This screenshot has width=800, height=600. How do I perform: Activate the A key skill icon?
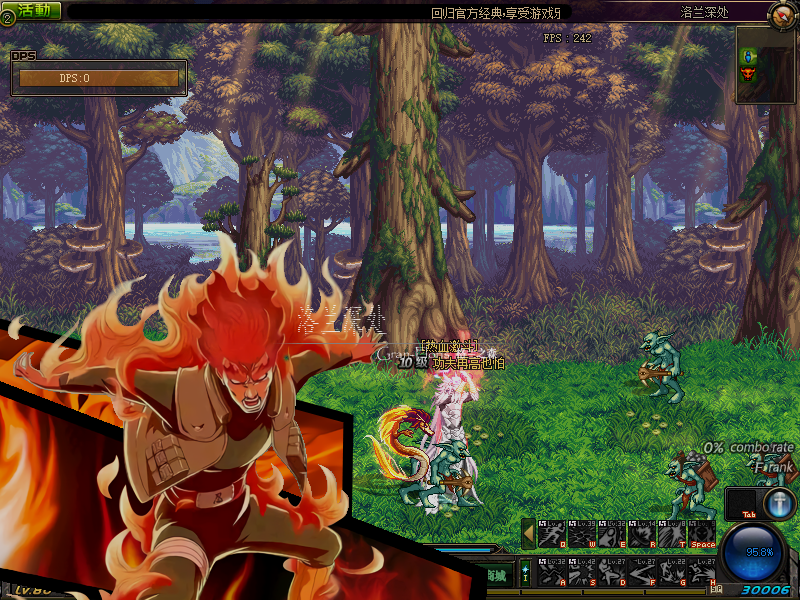(552, 573)
